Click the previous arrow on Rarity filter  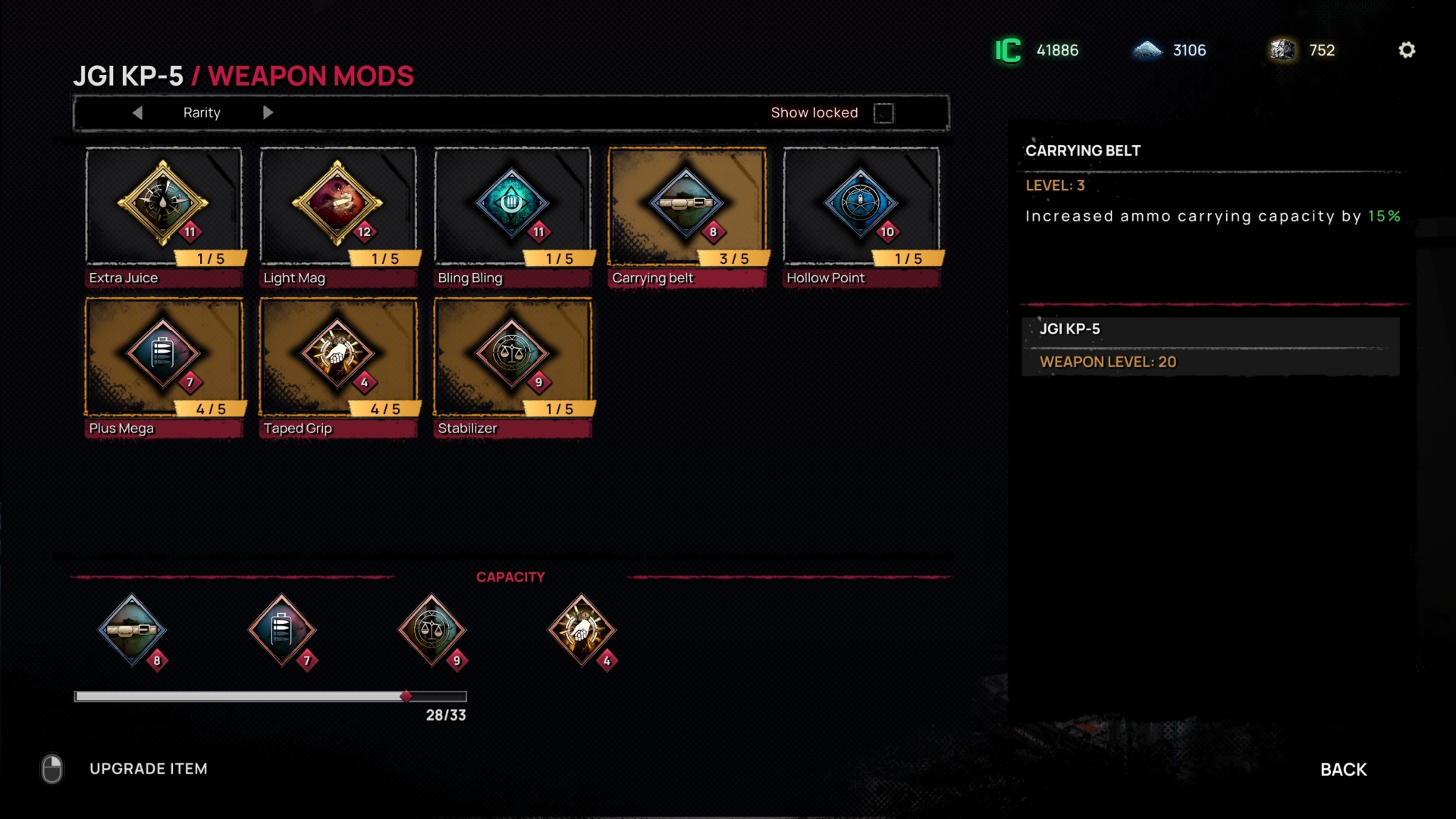pos(138,112)
